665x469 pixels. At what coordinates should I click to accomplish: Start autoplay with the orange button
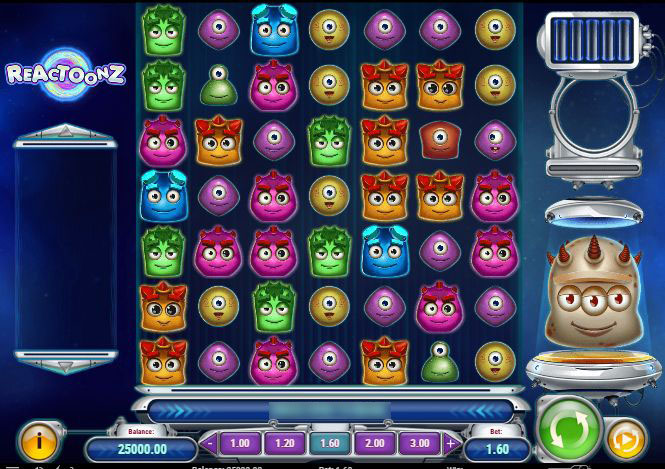point(626,439)
